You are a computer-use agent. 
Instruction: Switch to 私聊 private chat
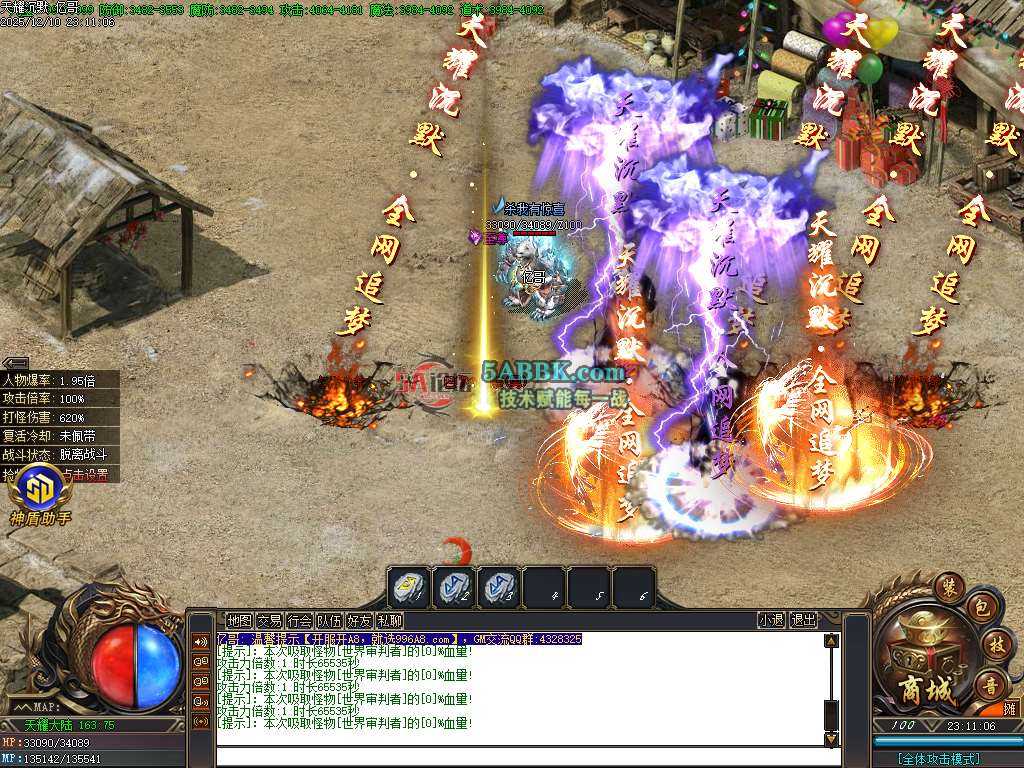pos(389,620)
